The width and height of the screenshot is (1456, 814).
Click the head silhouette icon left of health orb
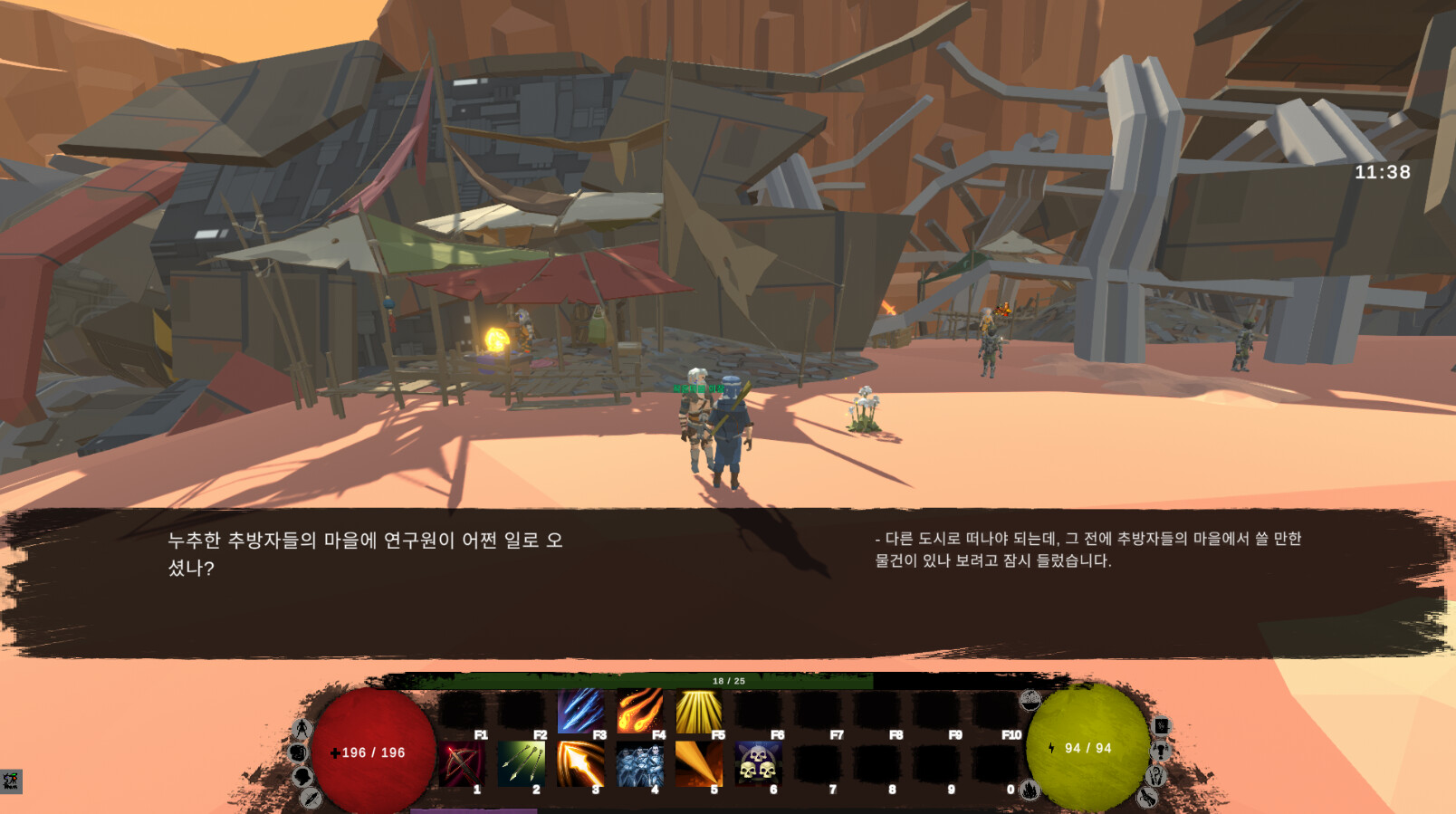[x=302, y=776]
